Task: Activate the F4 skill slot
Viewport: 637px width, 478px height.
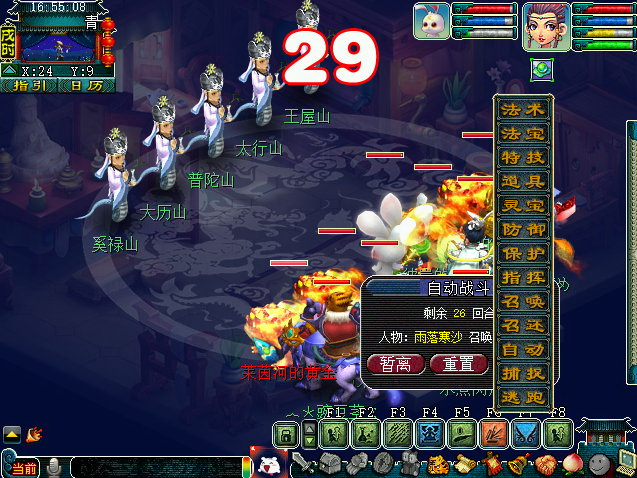Action: click(429, 434)
